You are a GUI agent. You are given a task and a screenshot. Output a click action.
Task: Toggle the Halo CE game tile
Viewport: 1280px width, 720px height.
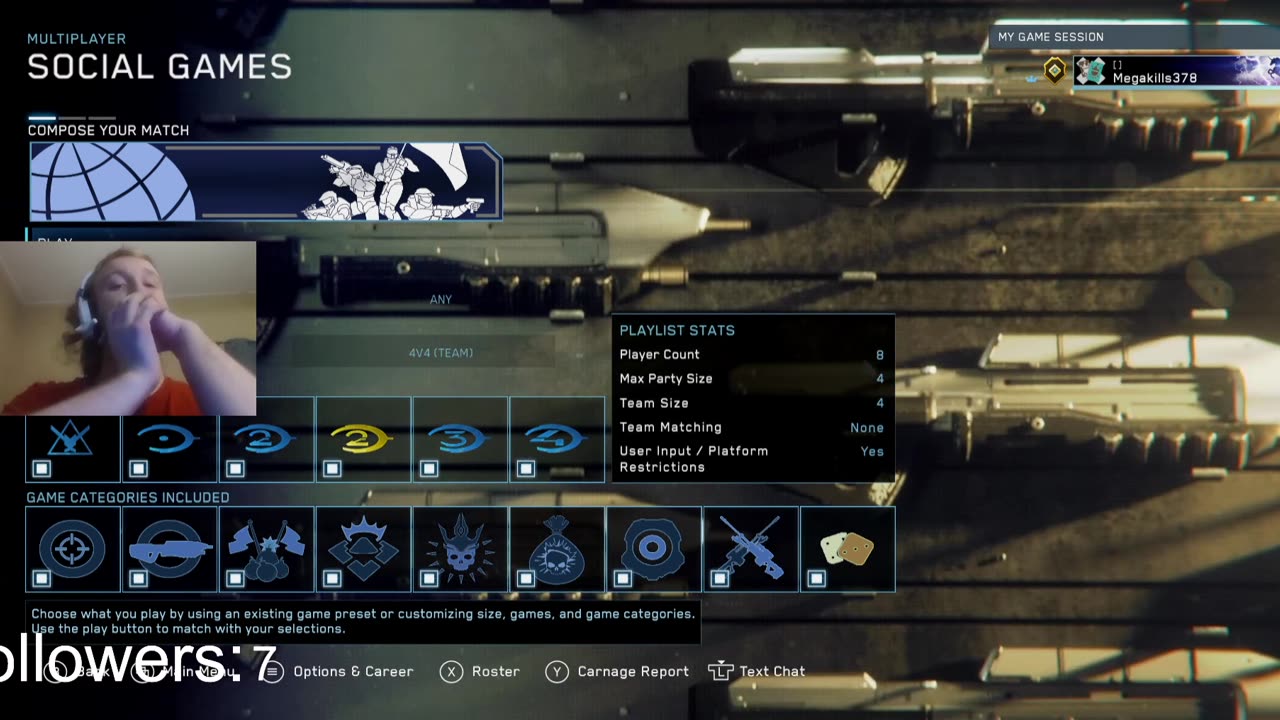tap(169, 440)
